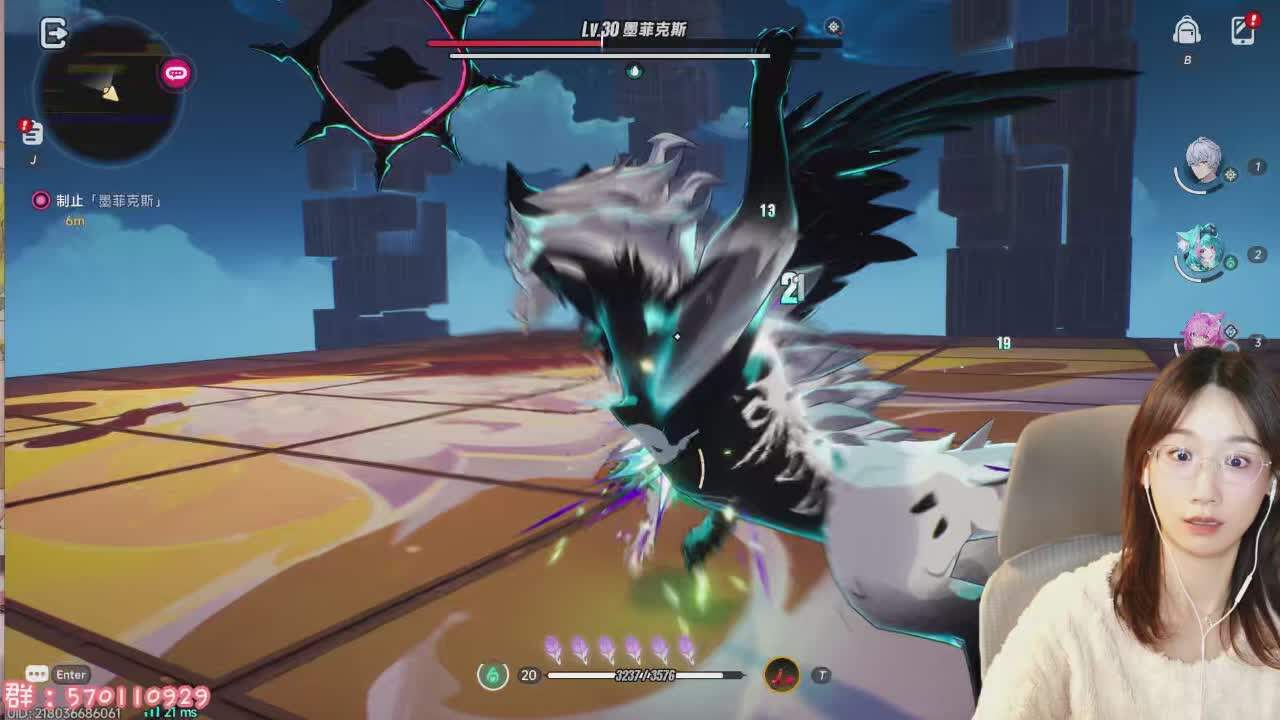Open the chat box speech bubble
The width and height of the screenshot is (1280, 720).
pos(37,674)
